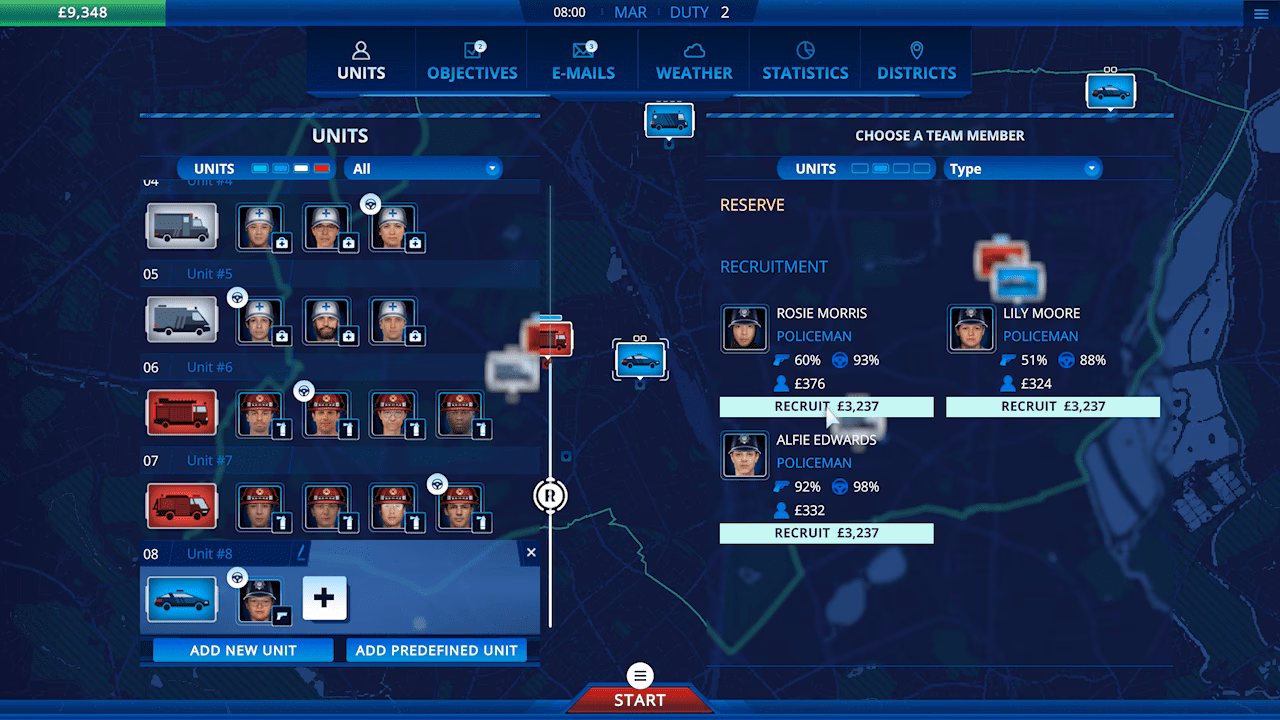Open the Objectives tab
Screen dimensions: 1280x720
click(x=472, y=61)
